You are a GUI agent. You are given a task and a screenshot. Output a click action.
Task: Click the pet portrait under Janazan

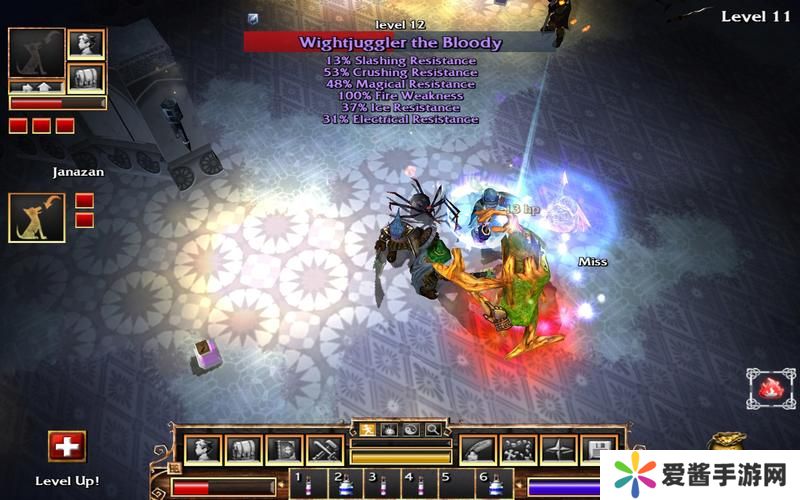click(x=37, y=217)
